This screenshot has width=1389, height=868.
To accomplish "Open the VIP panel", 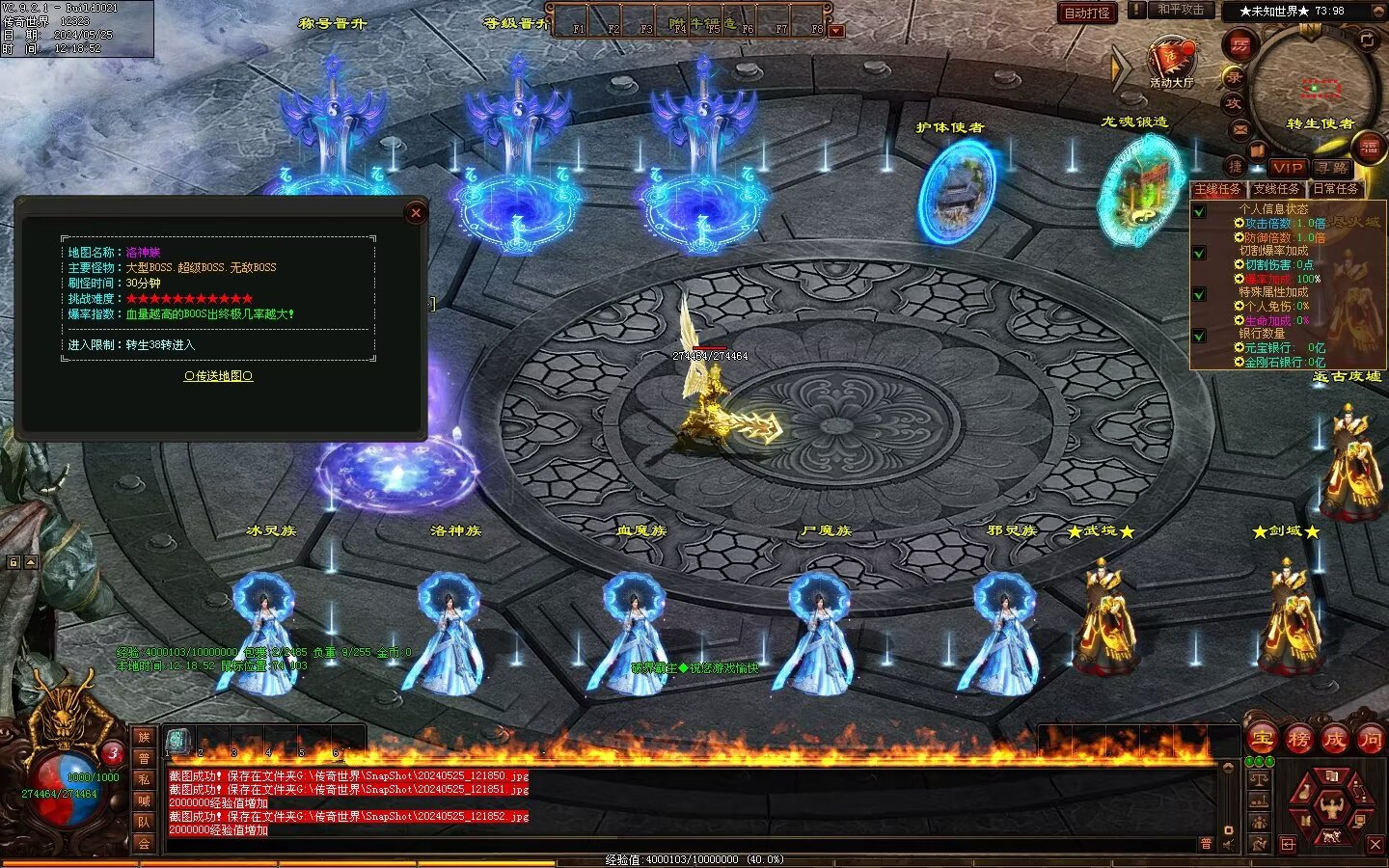I will coord(1287,167).
